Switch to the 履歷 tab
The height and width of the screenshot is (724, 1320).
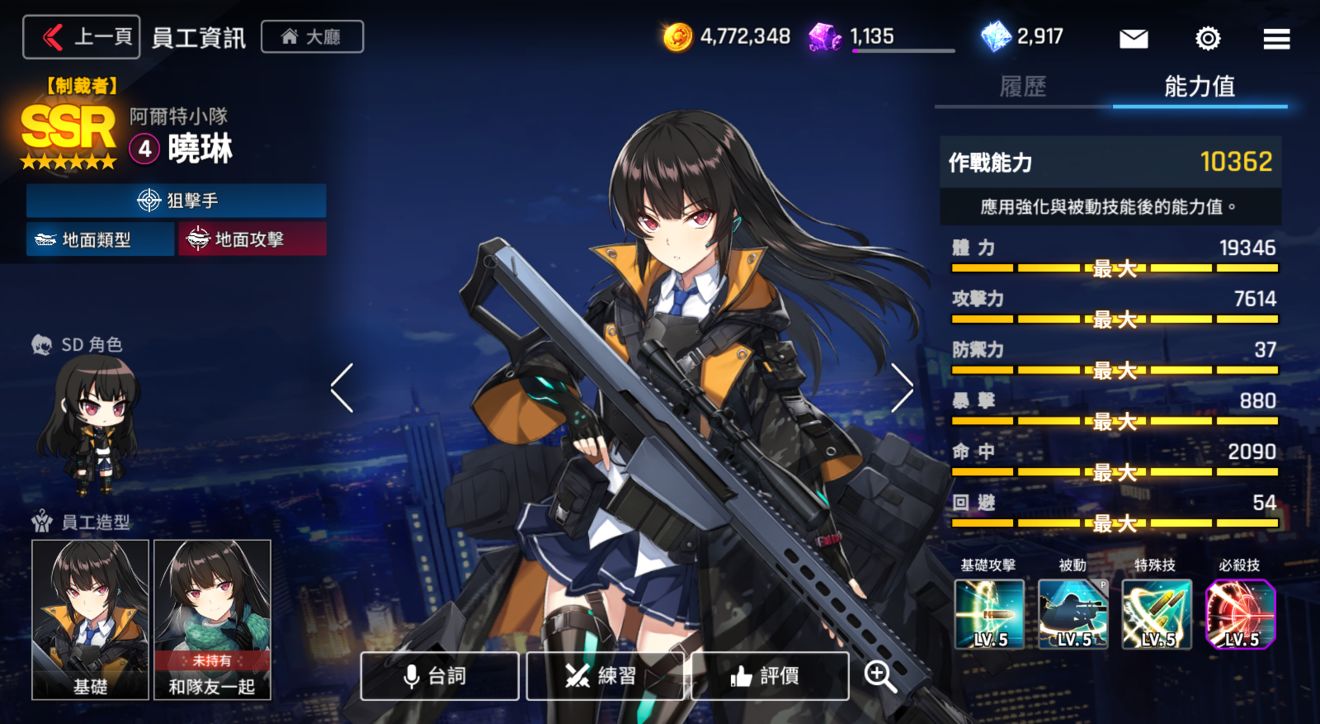tap(1025, 88)
